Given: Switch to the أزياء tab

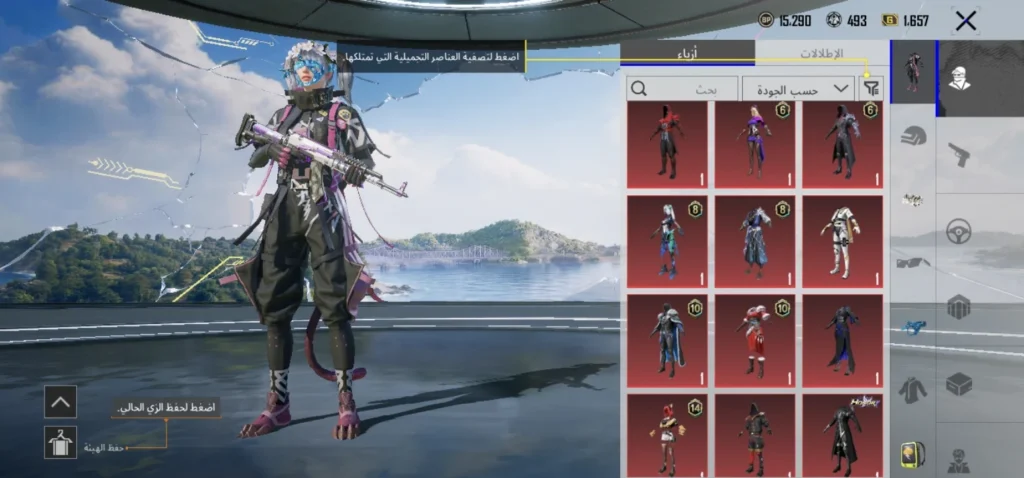Looking at the screenshot, I should tap(687, 53).
